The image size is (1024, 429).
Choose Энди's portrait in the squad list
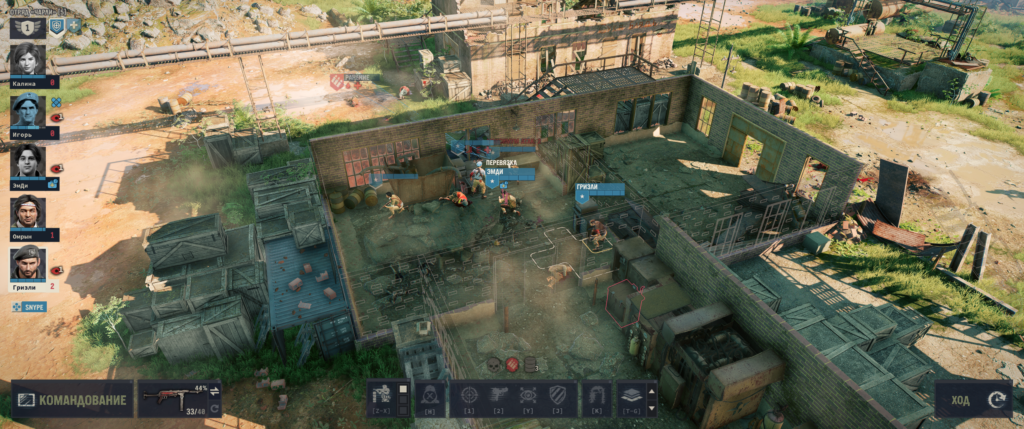coord(27,161)
